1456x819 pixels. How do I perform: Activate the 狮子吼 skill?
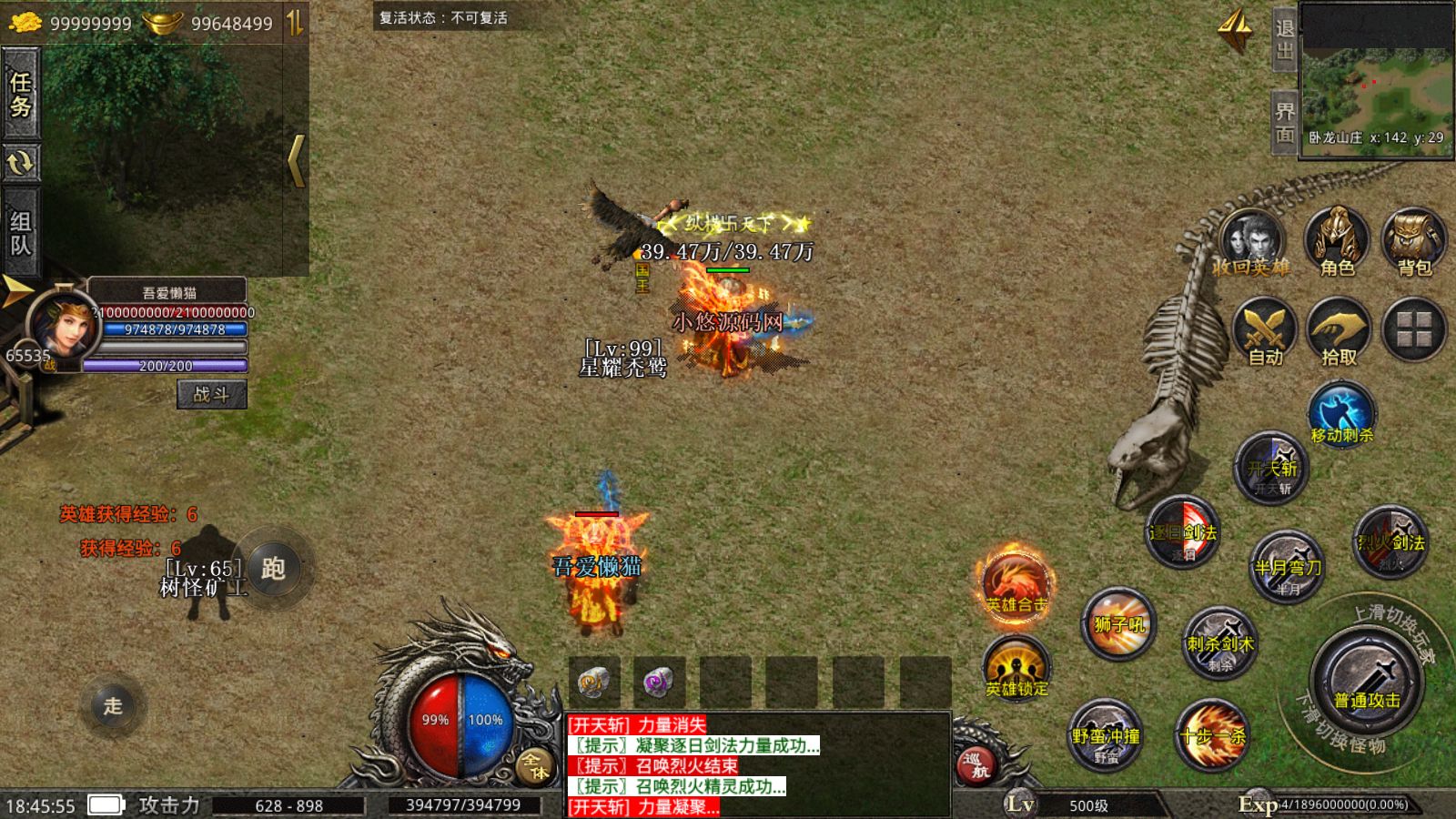(1119, 625)
